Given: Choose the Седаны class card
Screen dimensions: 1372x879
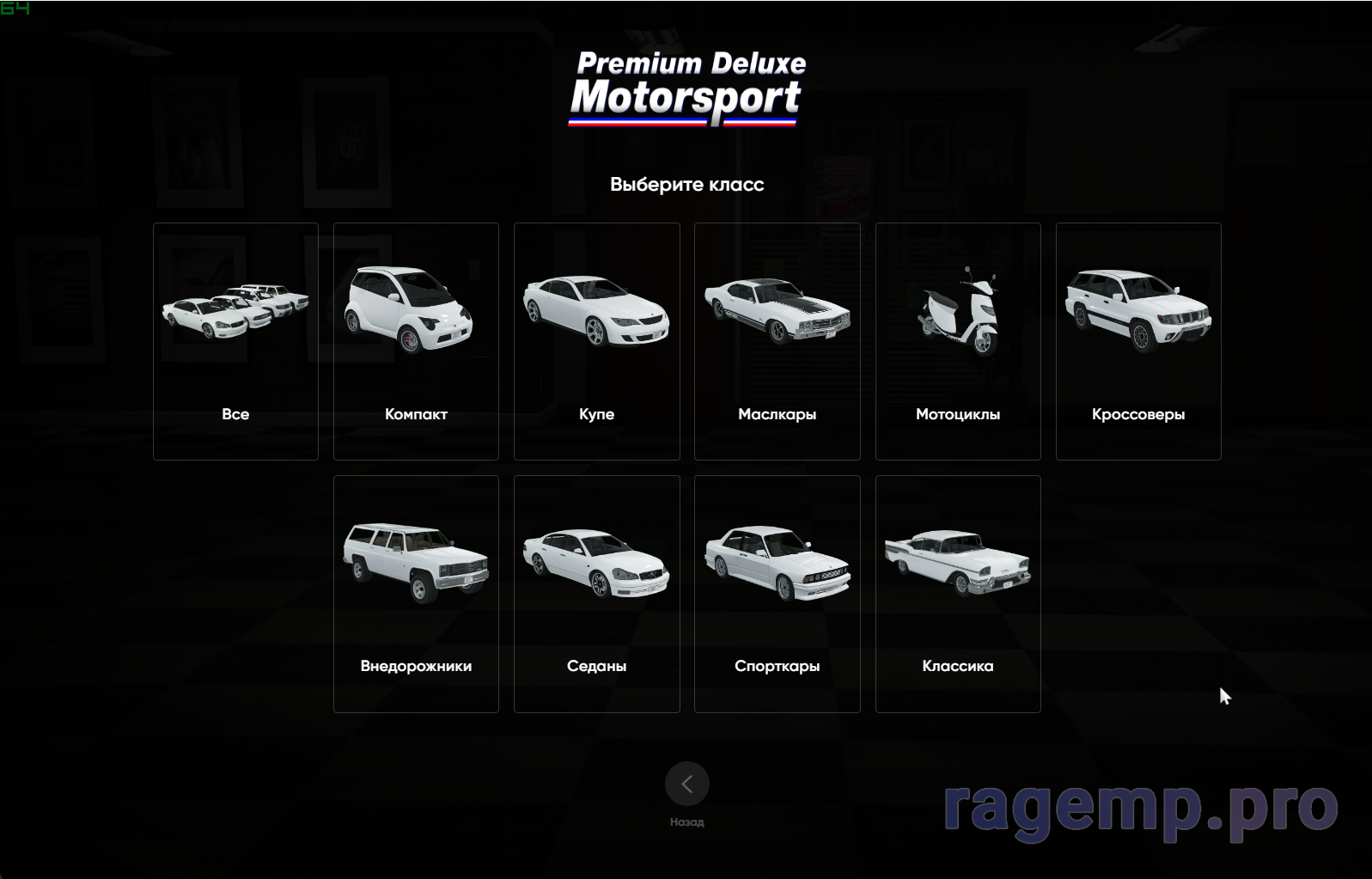Looking at the screenshot, I should tap(596, 594).
